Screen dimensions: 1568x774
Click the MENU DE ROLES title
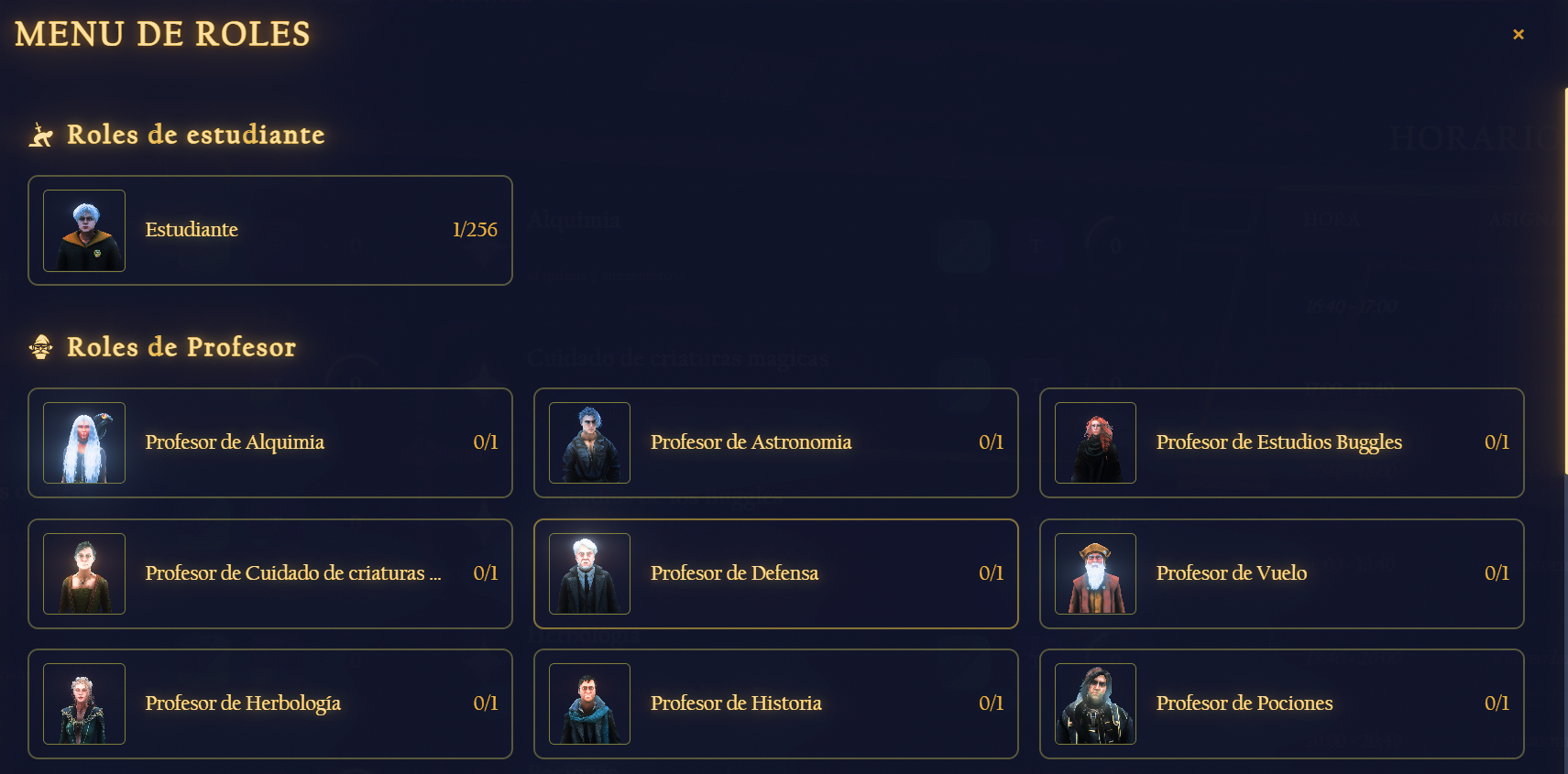coord(161,35)
